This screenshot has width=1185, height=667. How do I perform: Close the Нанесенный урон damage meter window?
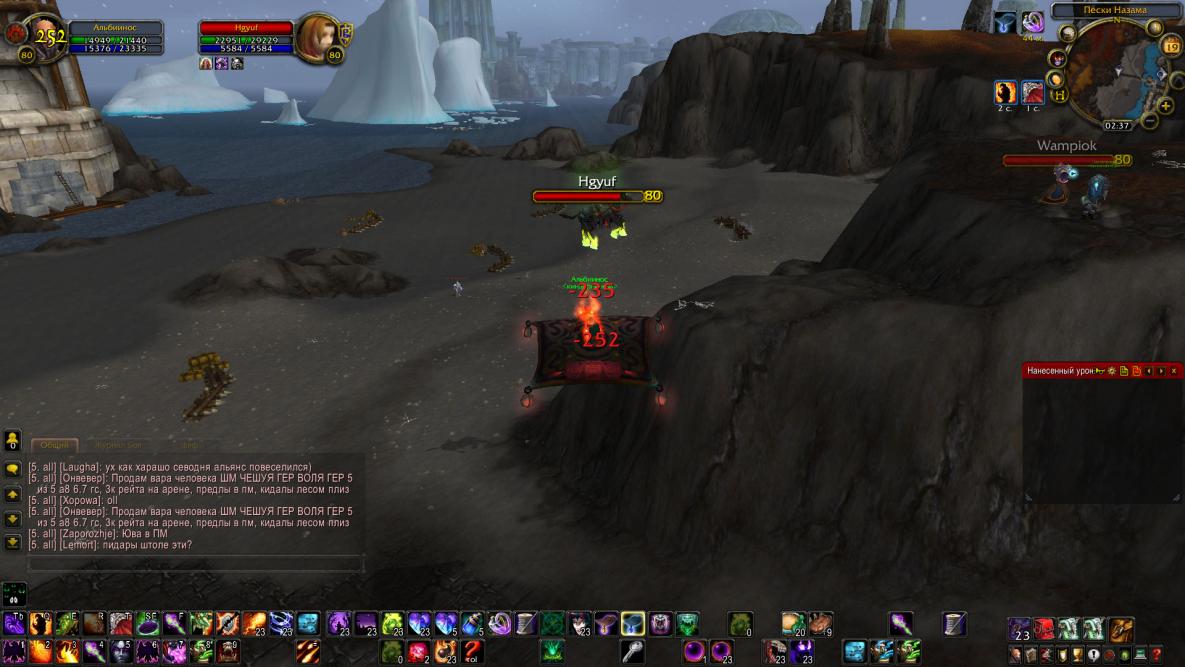(1174, 371)
